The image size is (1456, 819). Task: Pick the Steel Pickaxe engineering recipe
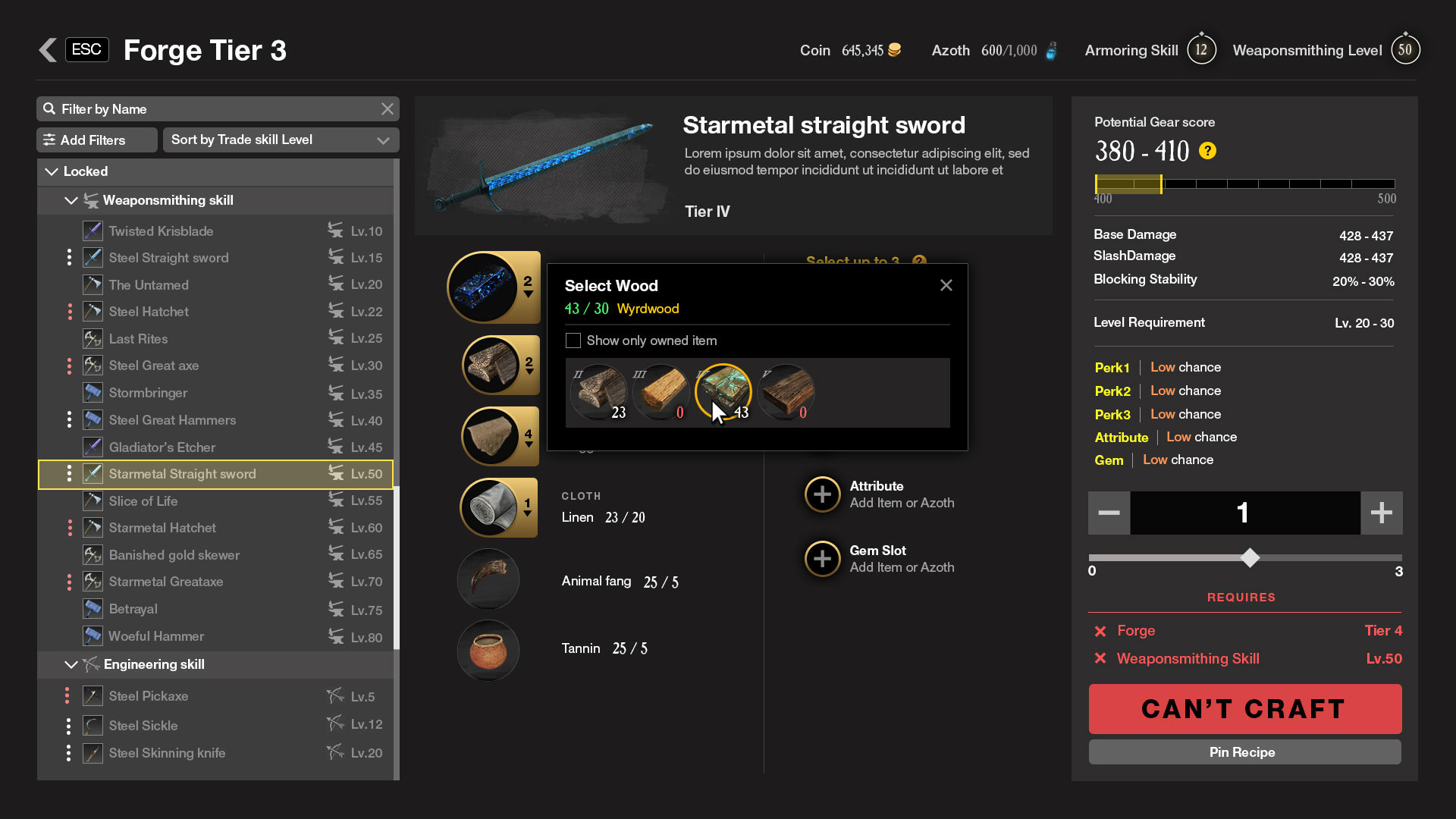(x=149, y=696)
